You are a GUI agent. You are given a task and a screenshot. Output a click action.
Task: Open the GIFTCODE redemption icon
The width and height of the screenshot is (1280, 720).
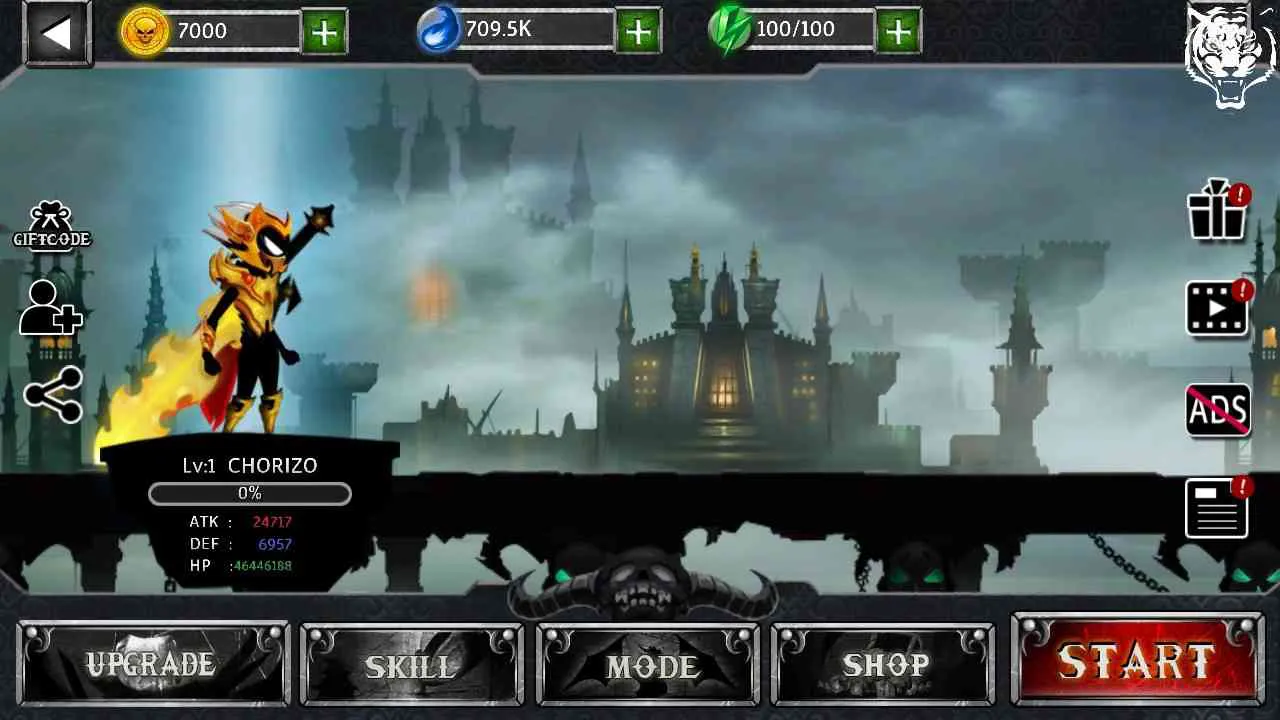click(x=52, y=222)
